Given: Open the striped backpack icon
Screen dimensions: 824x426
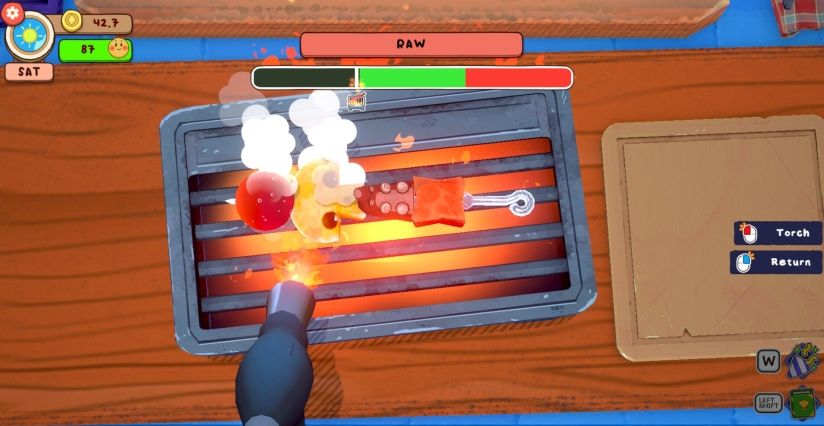Looking at the screenshot, I should tap(801, 361).
